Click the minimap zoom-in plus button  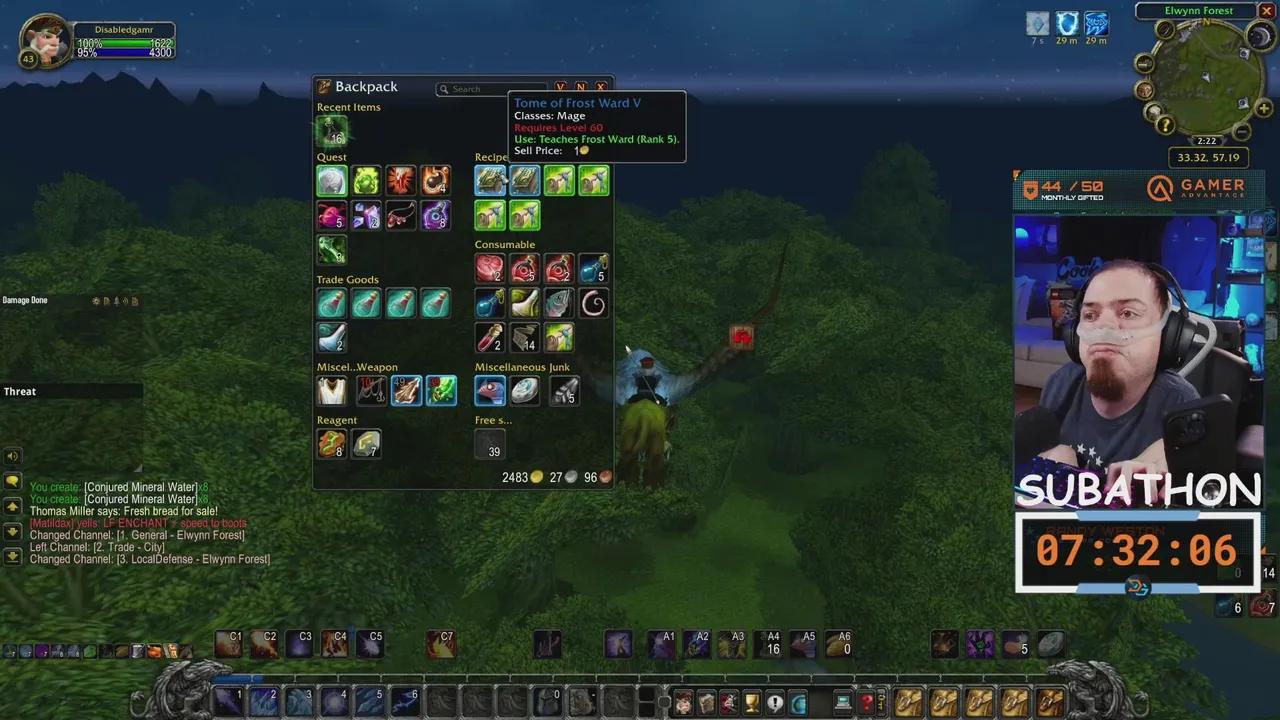point(1263,108)
